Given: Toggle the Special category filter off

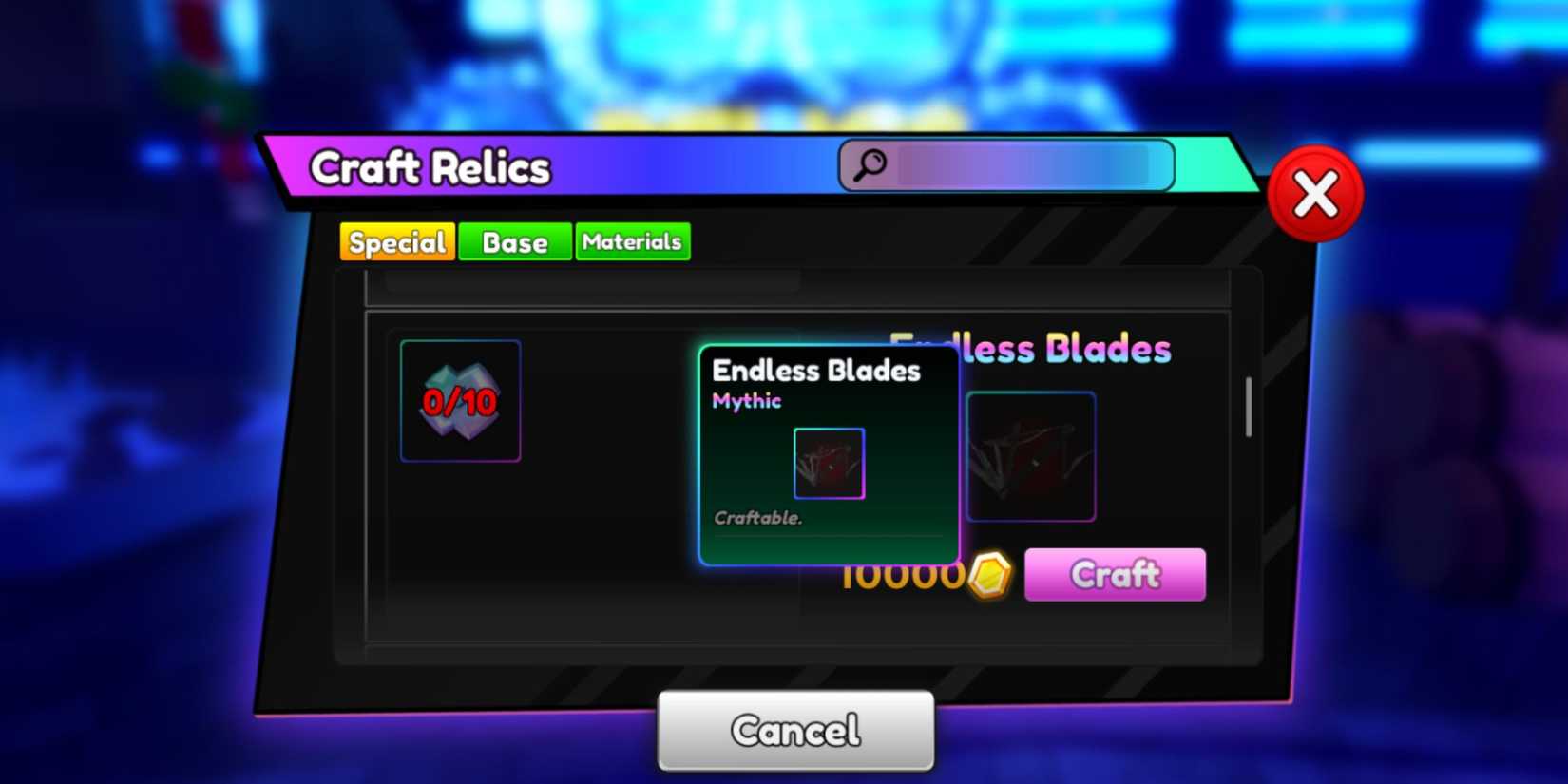Looking at the screenshot, I should [x=397, y=241].
